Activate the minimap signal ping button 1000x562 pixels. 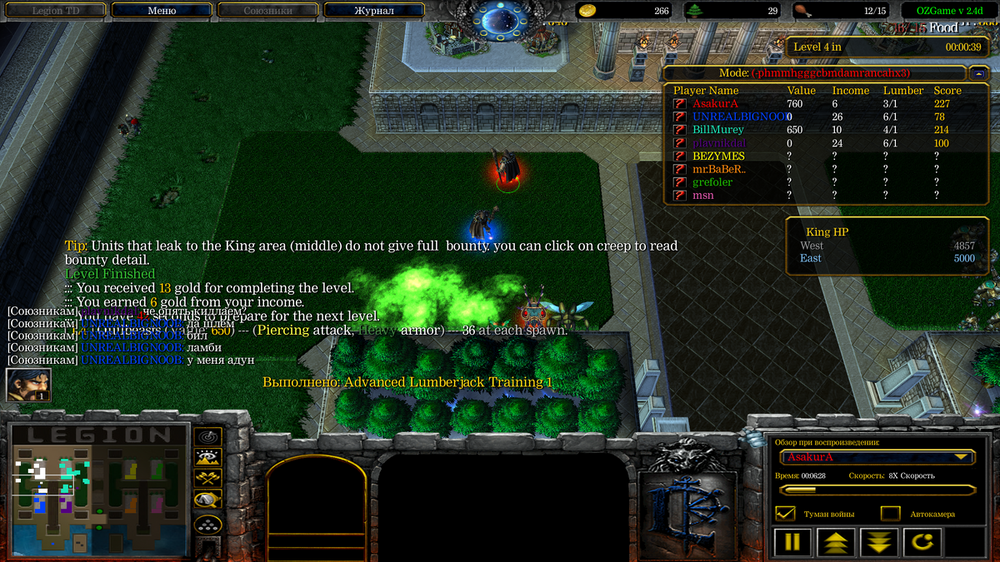208,437
